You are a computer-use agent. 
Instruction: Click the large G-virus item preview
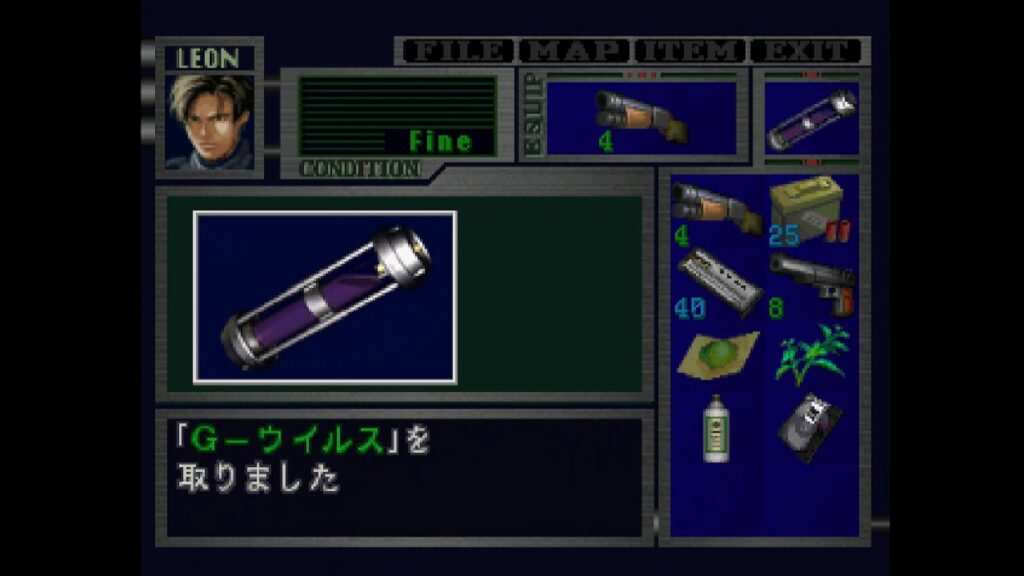pyautogui.click(x=325, y=297)
